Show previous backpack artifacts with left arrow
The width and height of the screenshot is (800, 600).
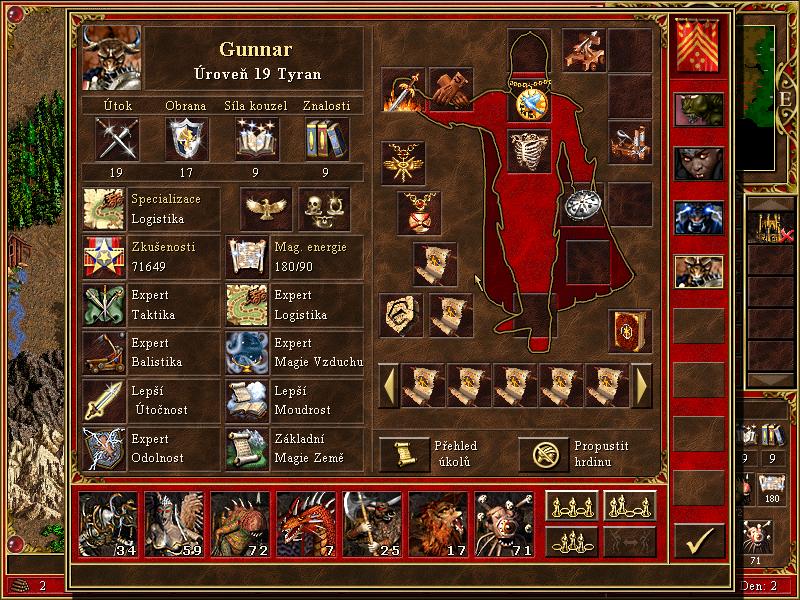(388, 384)
